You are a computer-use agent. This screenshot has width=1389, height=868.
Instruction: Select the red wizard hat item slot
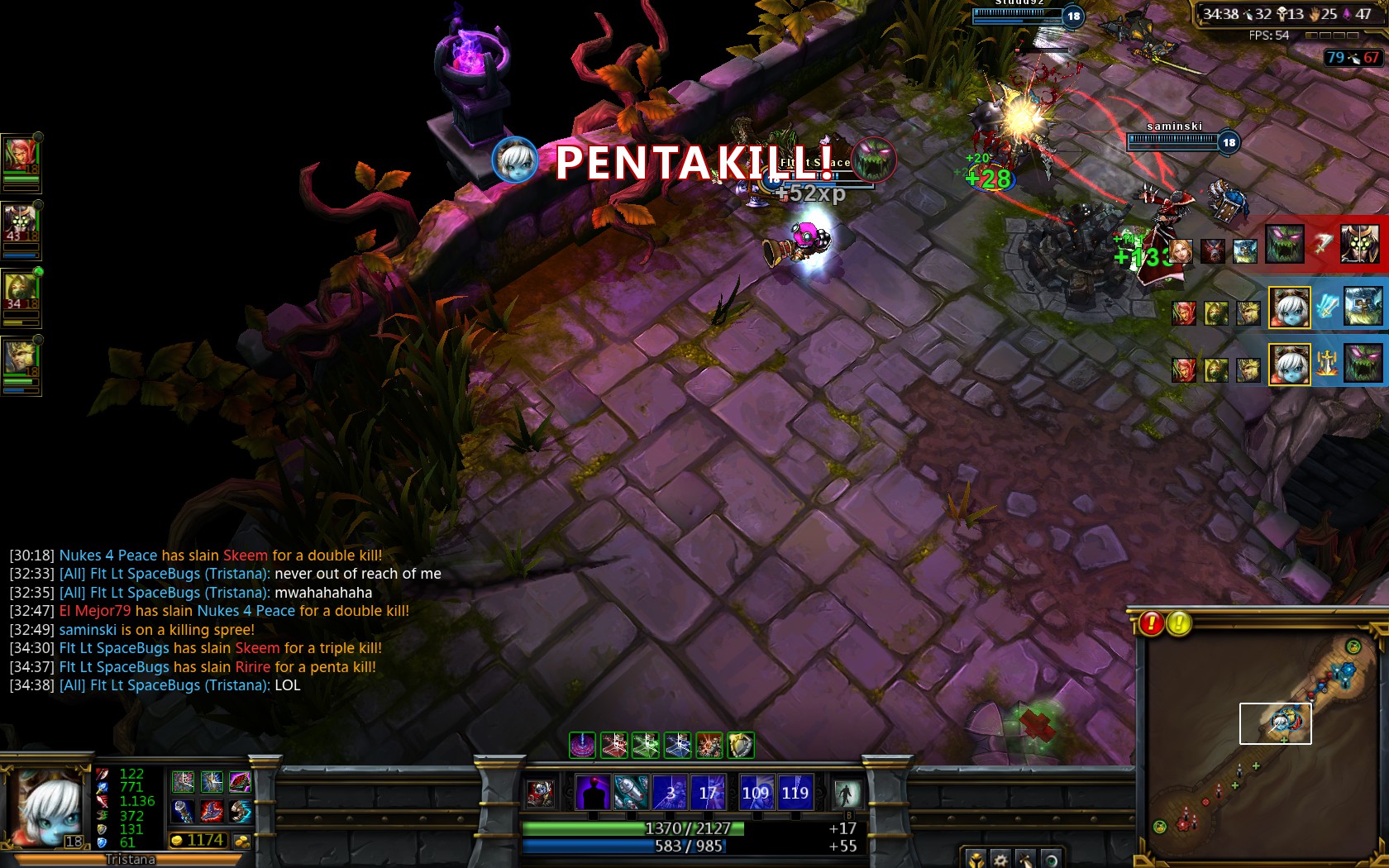point(212,812)
